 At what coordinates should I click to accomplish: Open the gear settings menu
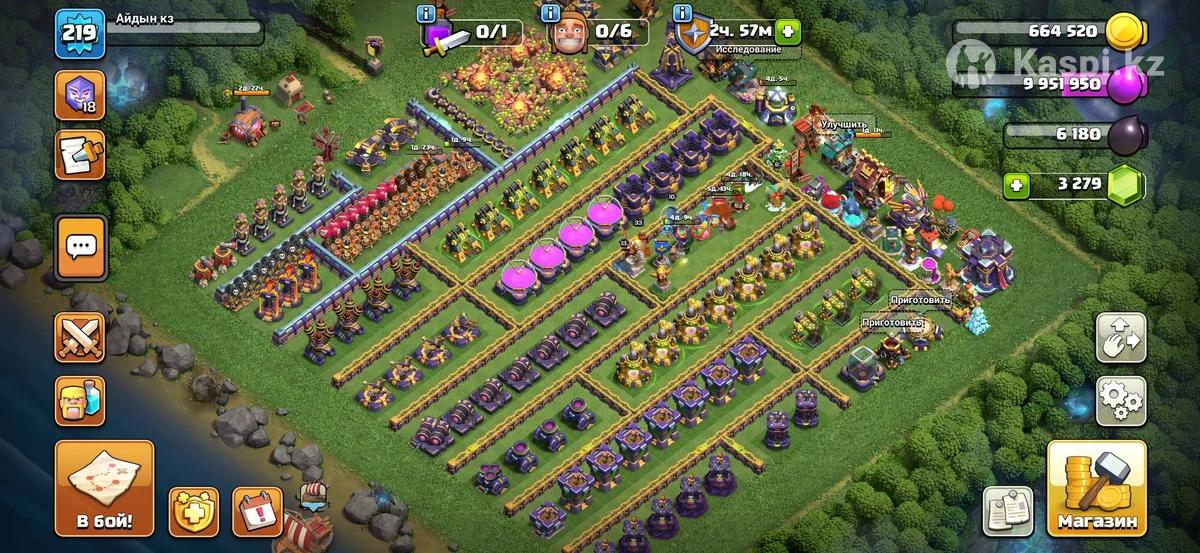pos(1121,402)
